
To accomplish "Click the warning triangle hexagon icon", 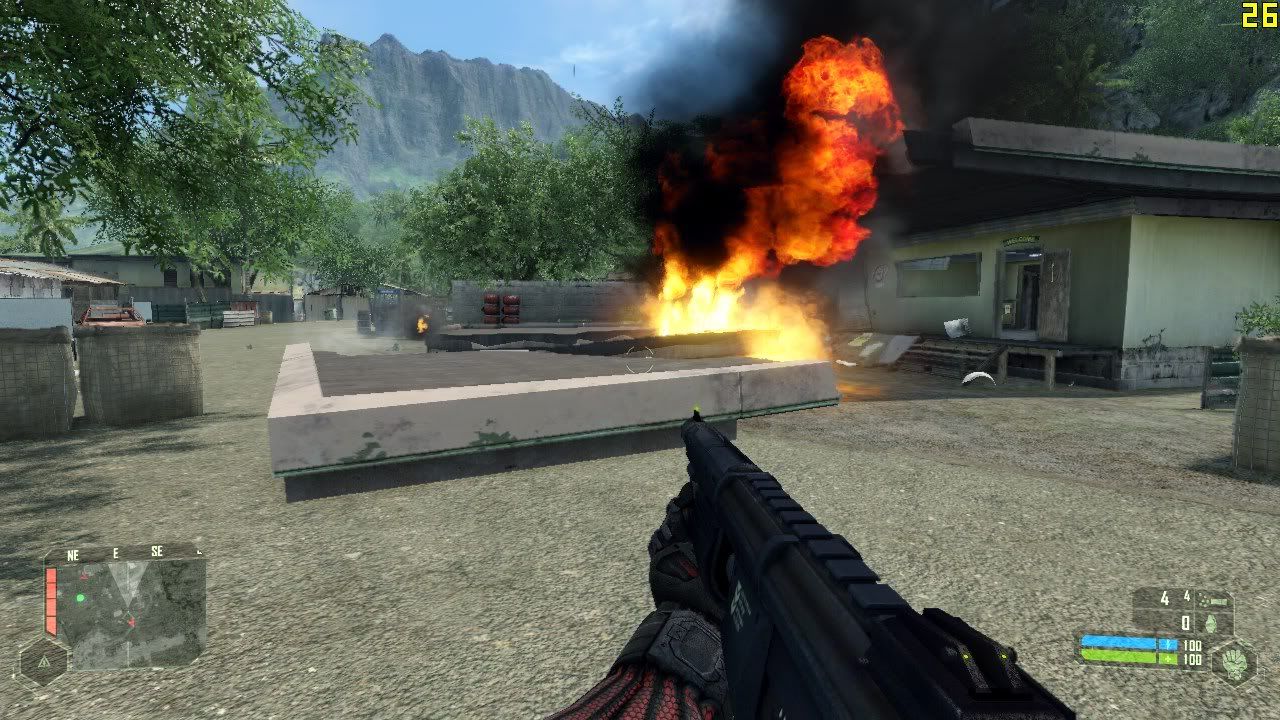I will (42, 661).
